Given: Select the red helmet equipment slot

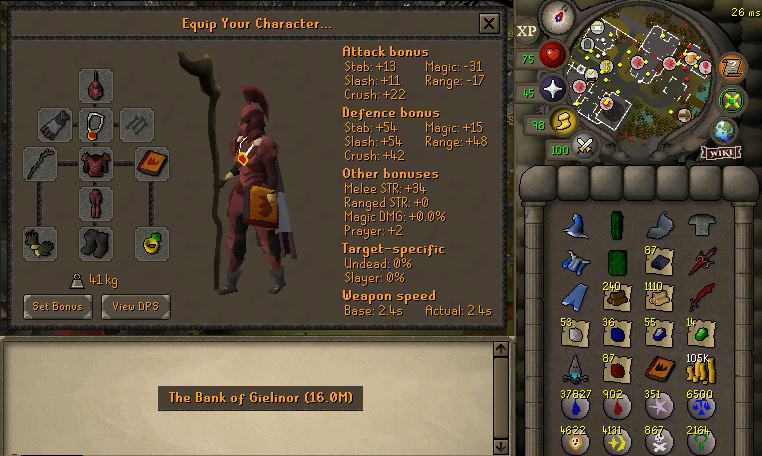Looking at the screenshot, I should coord(96,84).
